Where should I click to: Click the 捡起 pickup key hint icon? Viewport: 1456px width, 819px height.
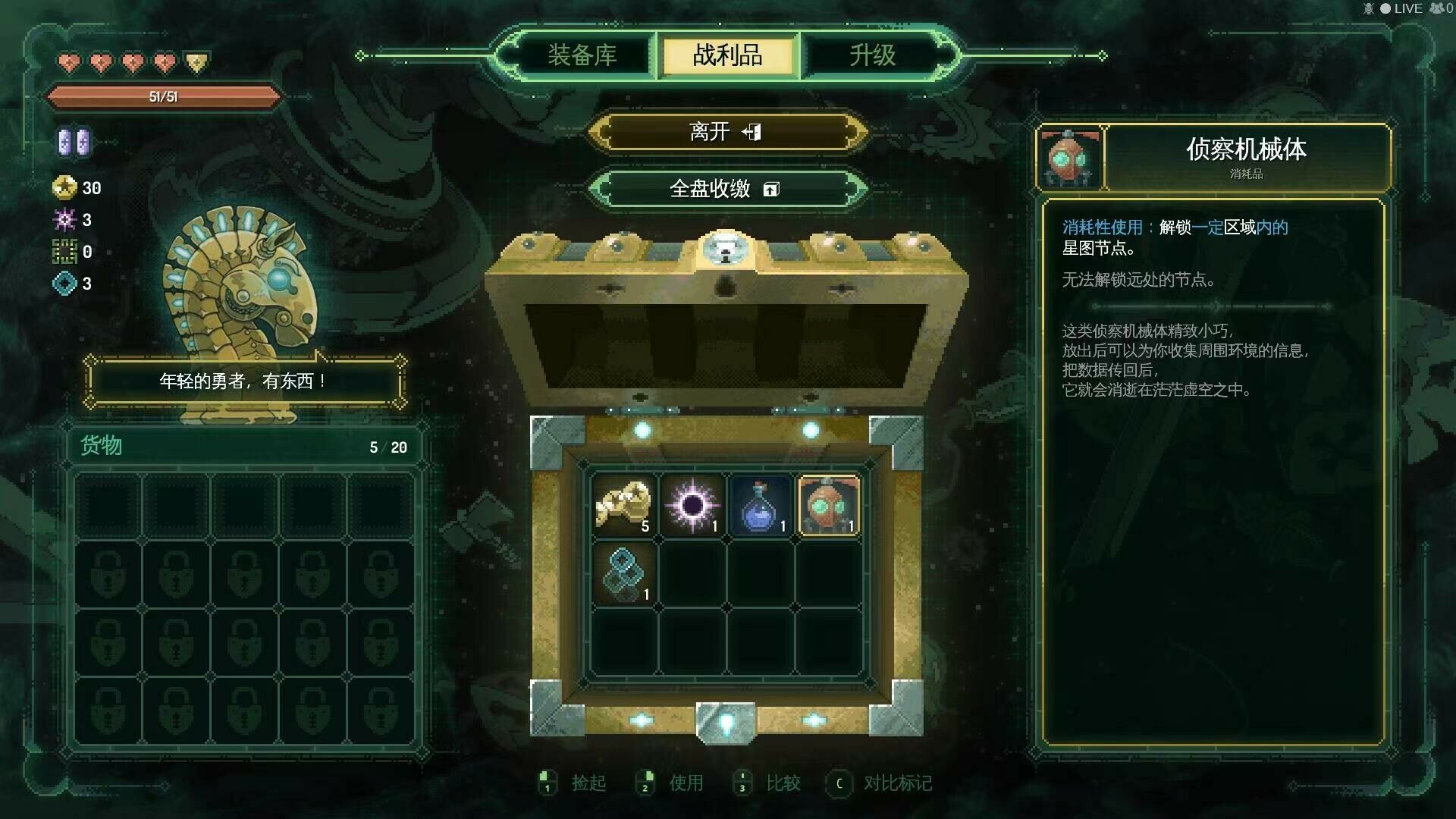click(548, 783)
